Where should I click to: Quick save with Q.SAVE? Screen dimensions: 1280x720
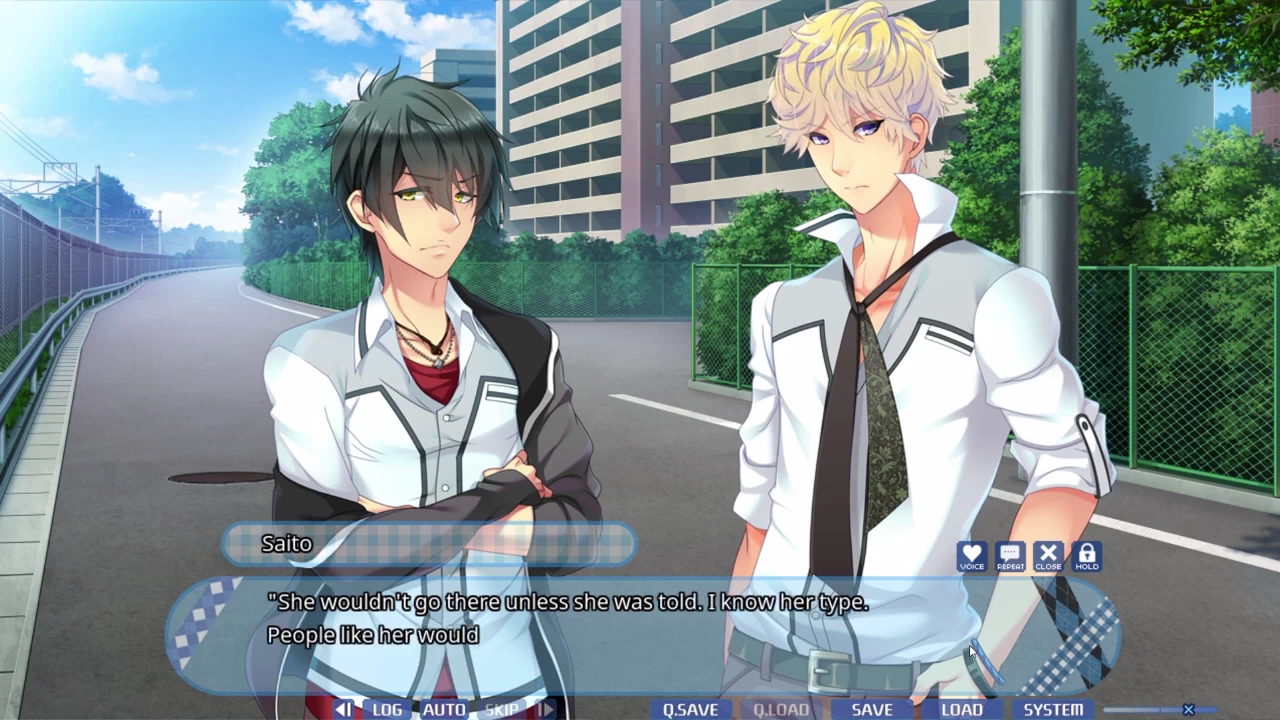(x=690, y=709)
